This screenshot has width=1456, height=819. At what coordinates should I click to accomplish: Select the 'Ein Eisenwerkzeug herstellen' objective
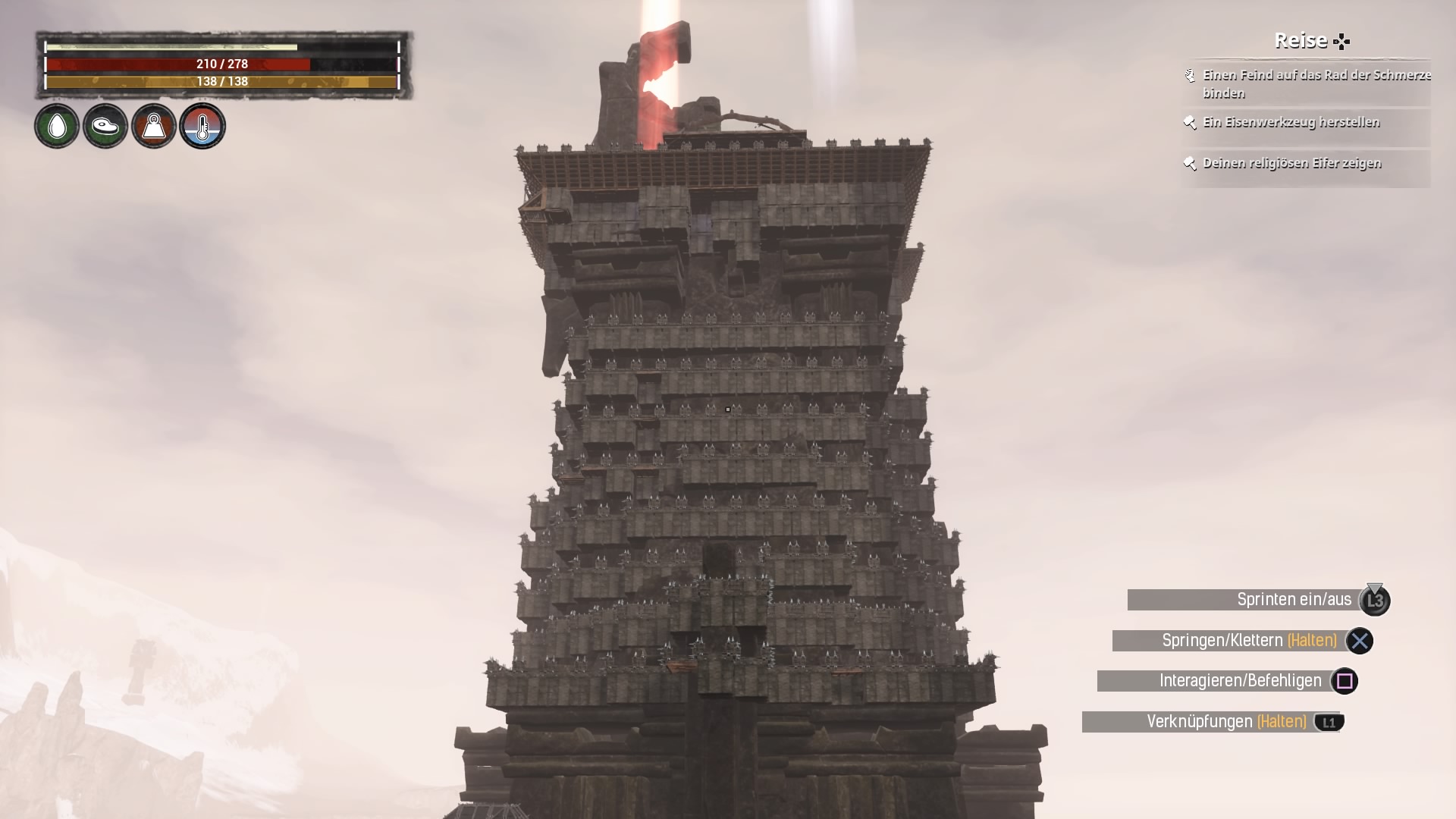tap(1291, 123)
